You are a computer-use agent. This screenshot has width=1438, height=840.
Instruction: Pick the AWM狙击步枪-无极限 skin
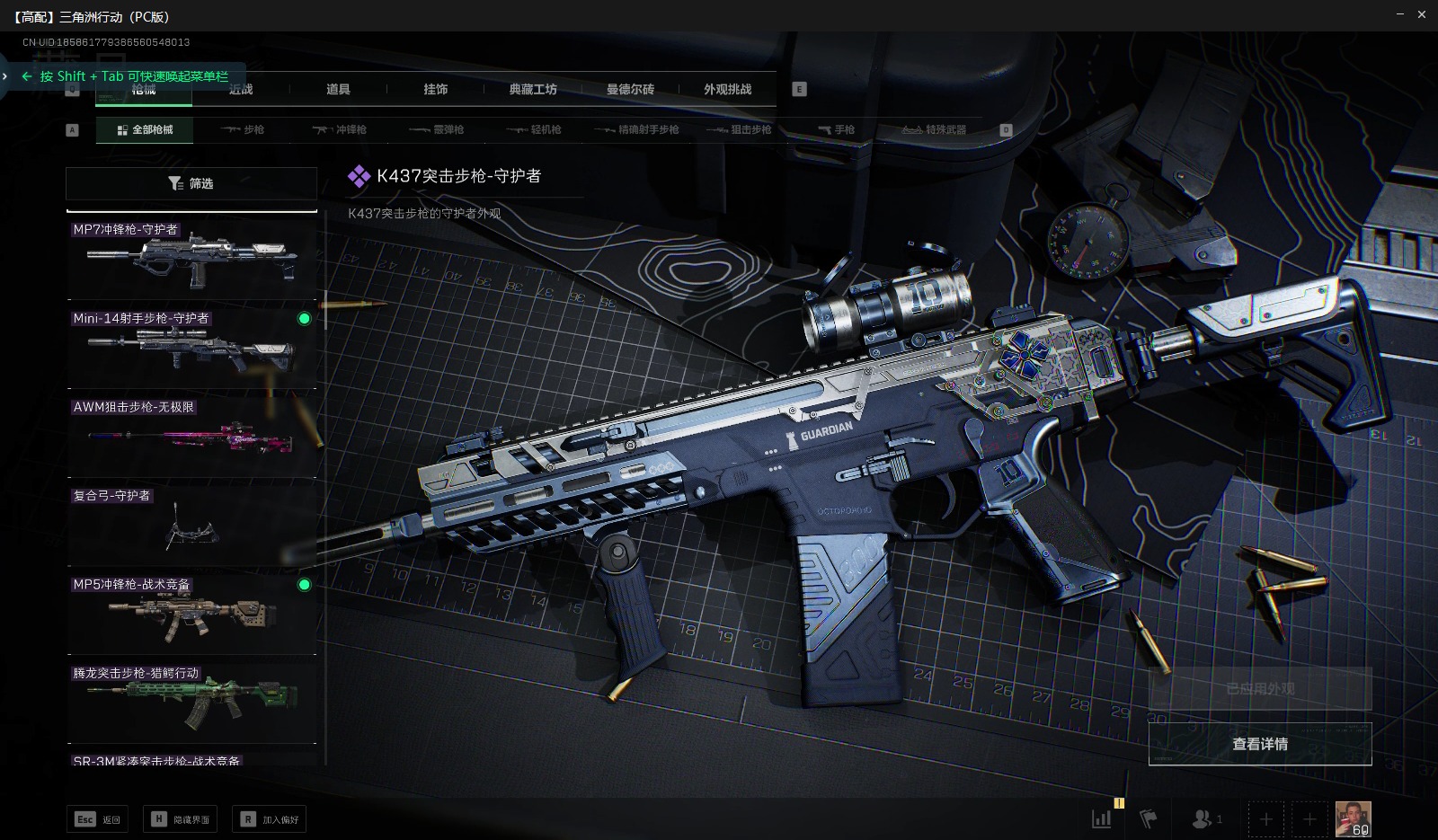coord(191,435)
